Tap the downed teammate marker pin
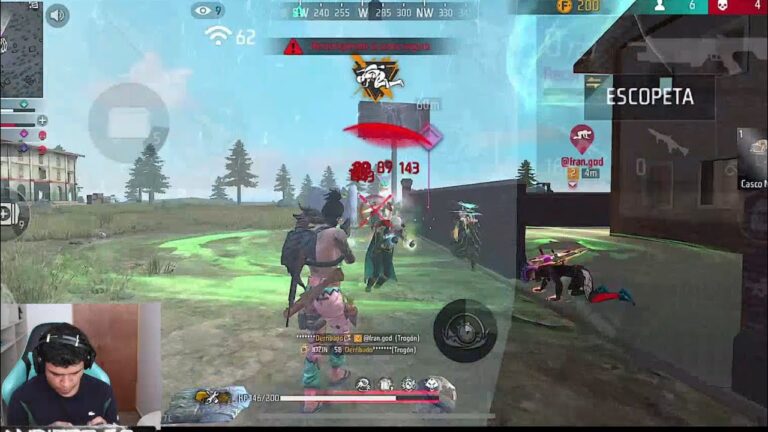The image size is (768, 432). 582,137
